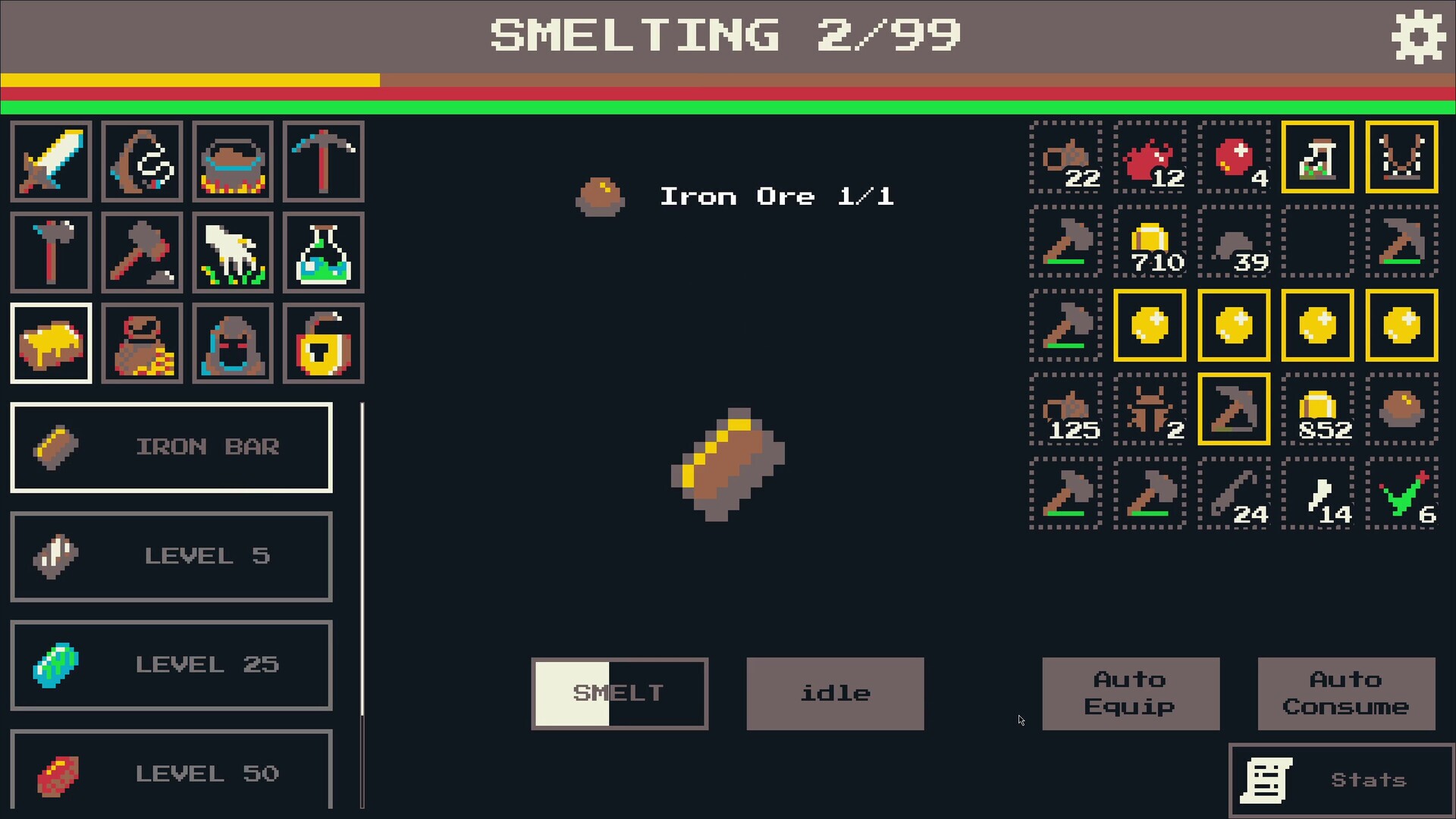Open the cooking cauldron skill
Image resolution: width=1456 pixels, height=819 pixels.
tap(233, 162)
